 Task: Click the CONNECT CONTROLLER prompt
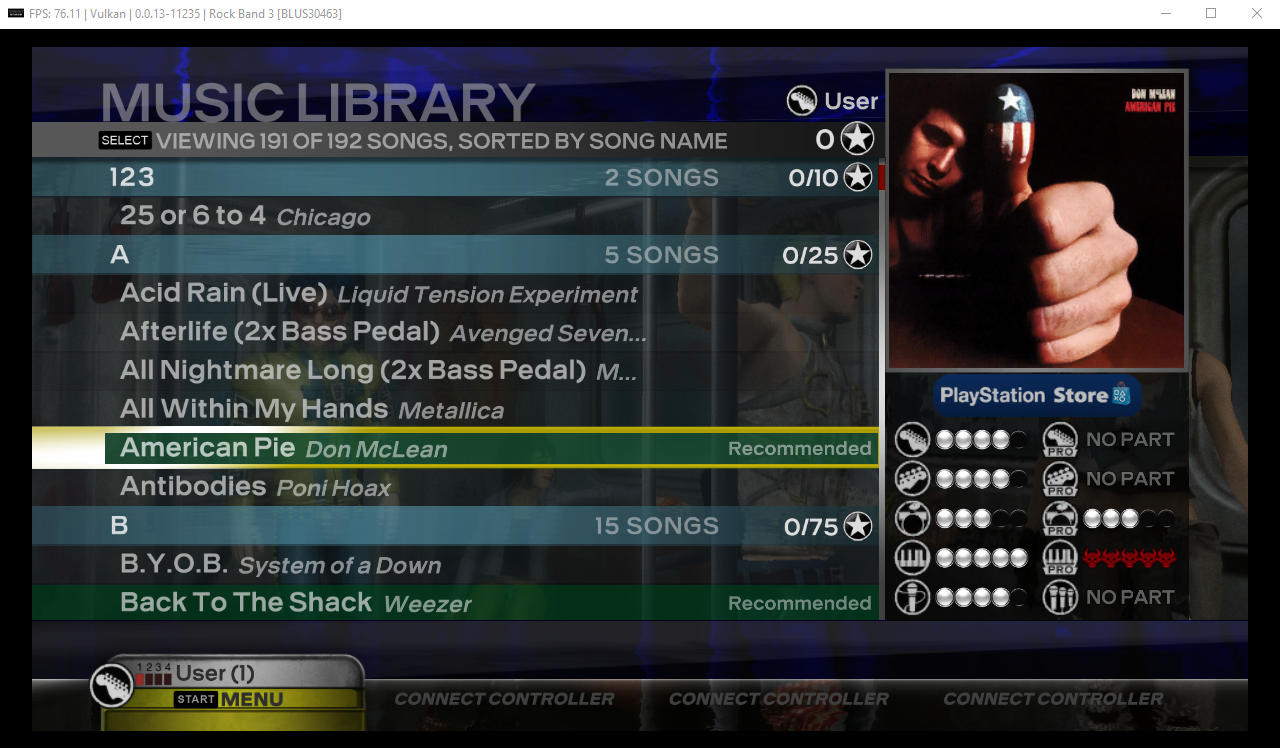(x=503, y=698)
